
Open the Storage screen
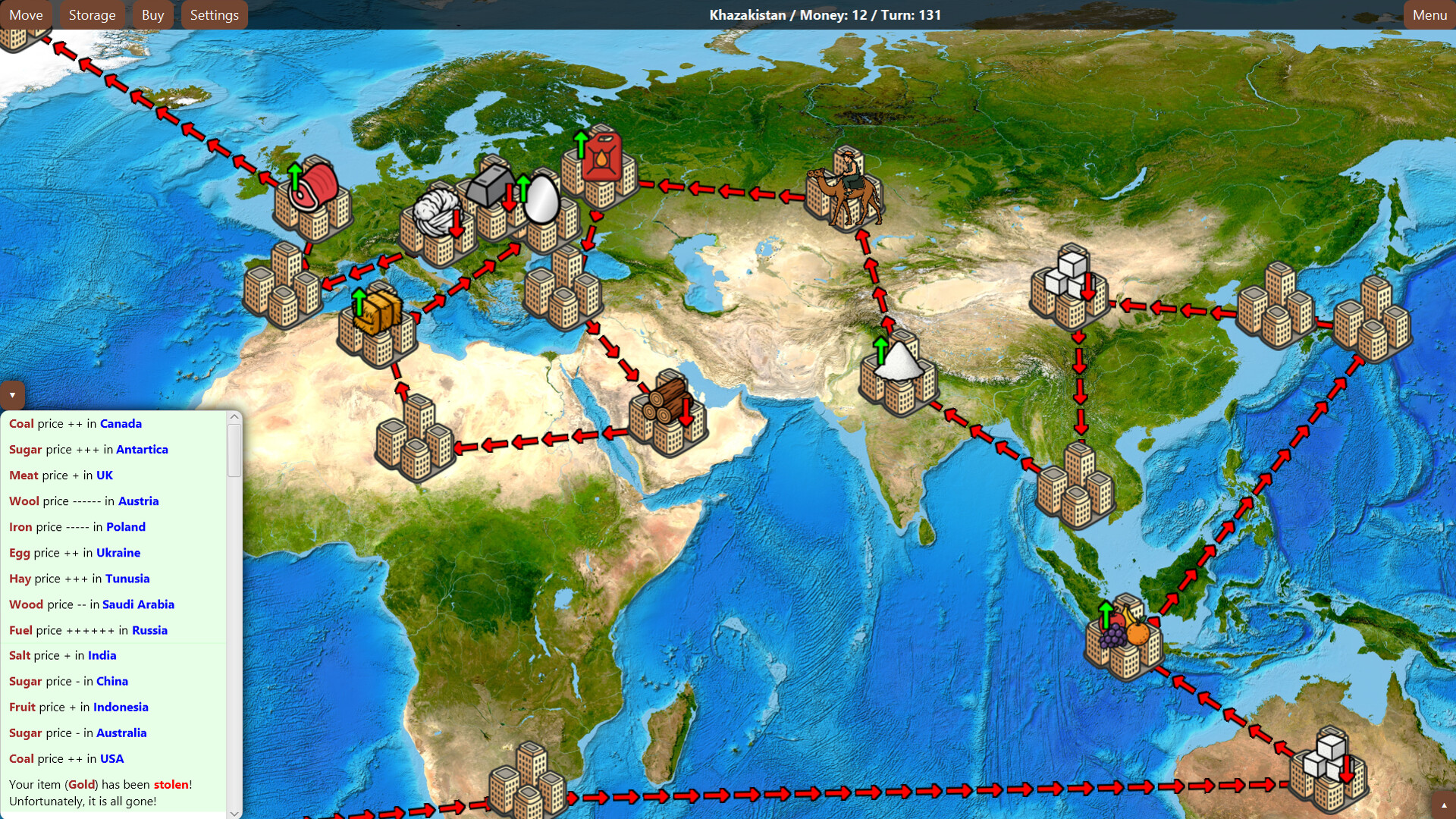[92, 14]
